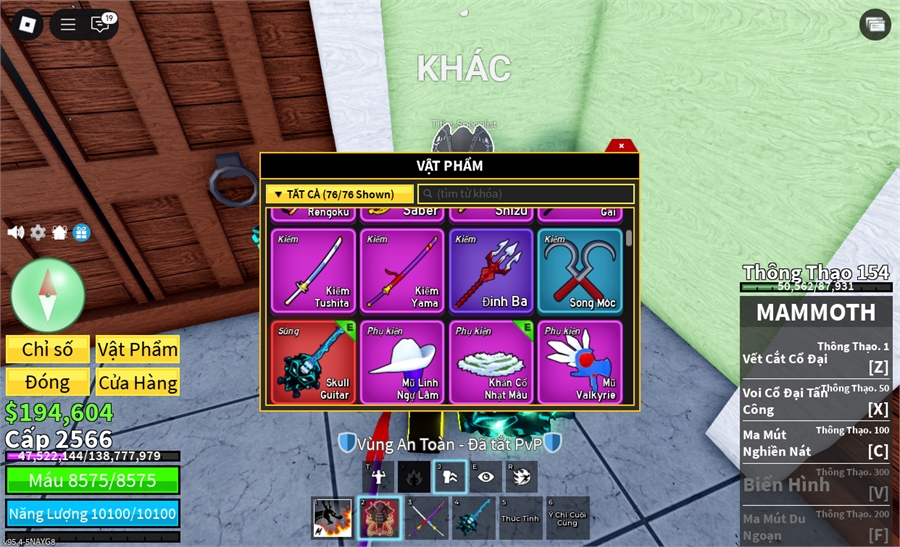Select the Kiếm Tushita sword item
The width and height of the screenshot is (900, 547).
coord(313,271)
